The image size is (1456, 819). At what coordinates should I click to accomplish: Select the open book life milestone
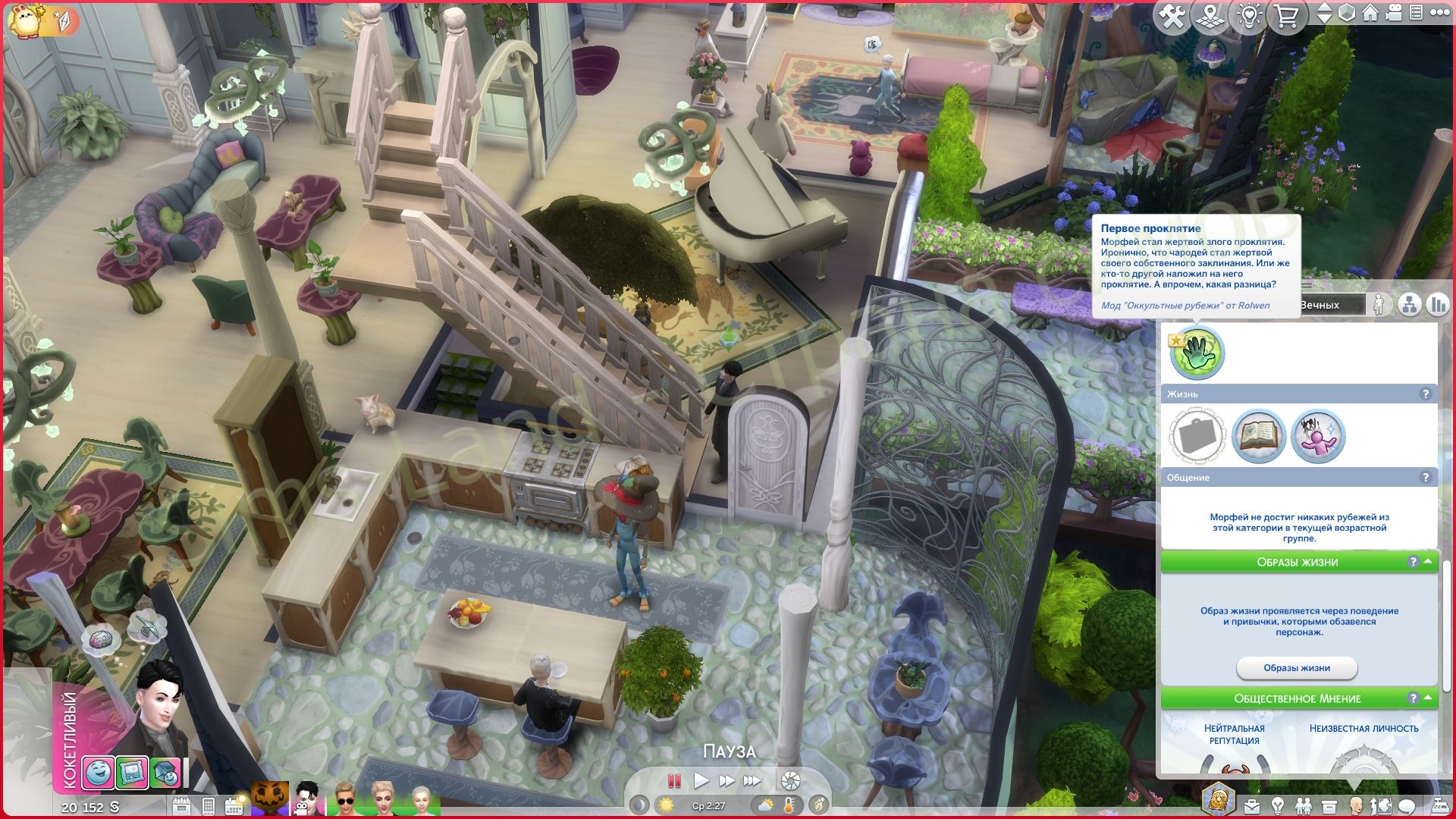[x=1258, y=436]
